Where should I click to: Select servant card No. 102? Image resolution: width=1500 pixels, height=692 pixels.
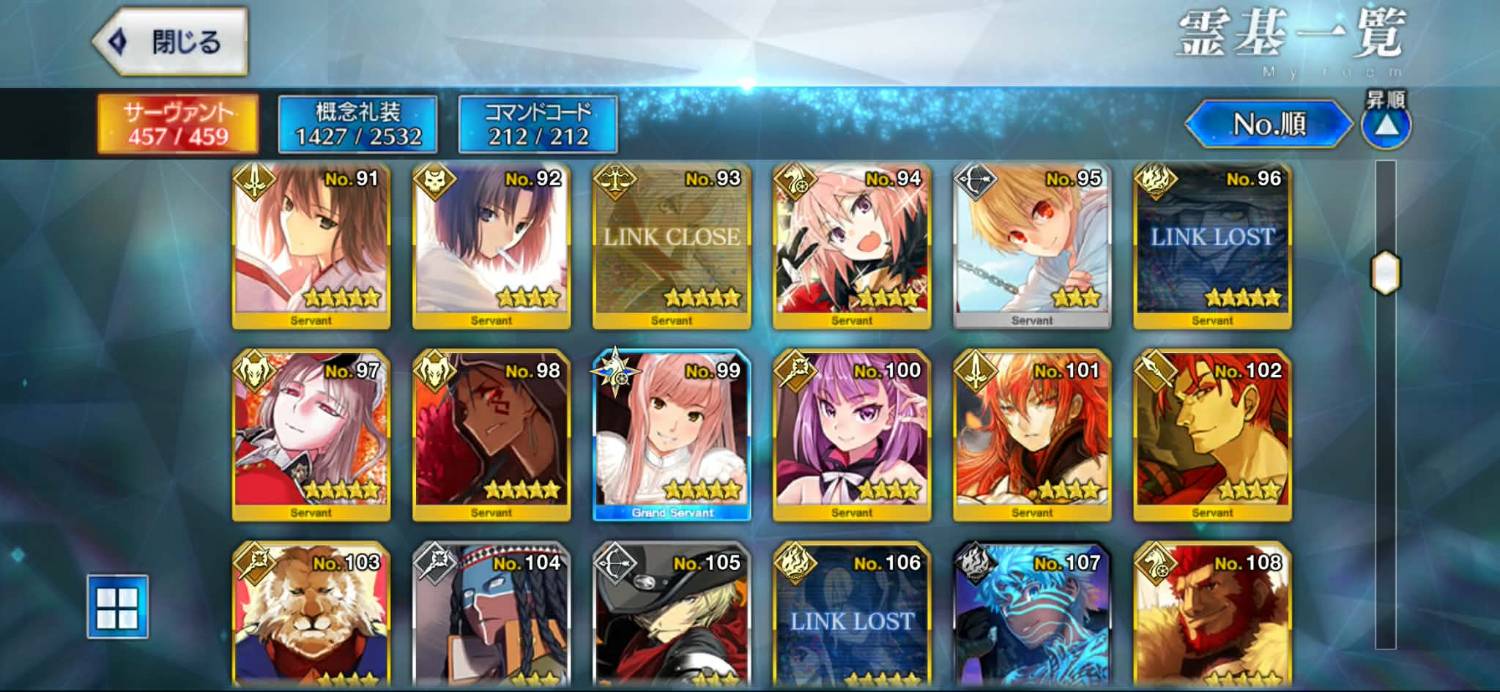pyautogui.click(x=1212, y=435)
